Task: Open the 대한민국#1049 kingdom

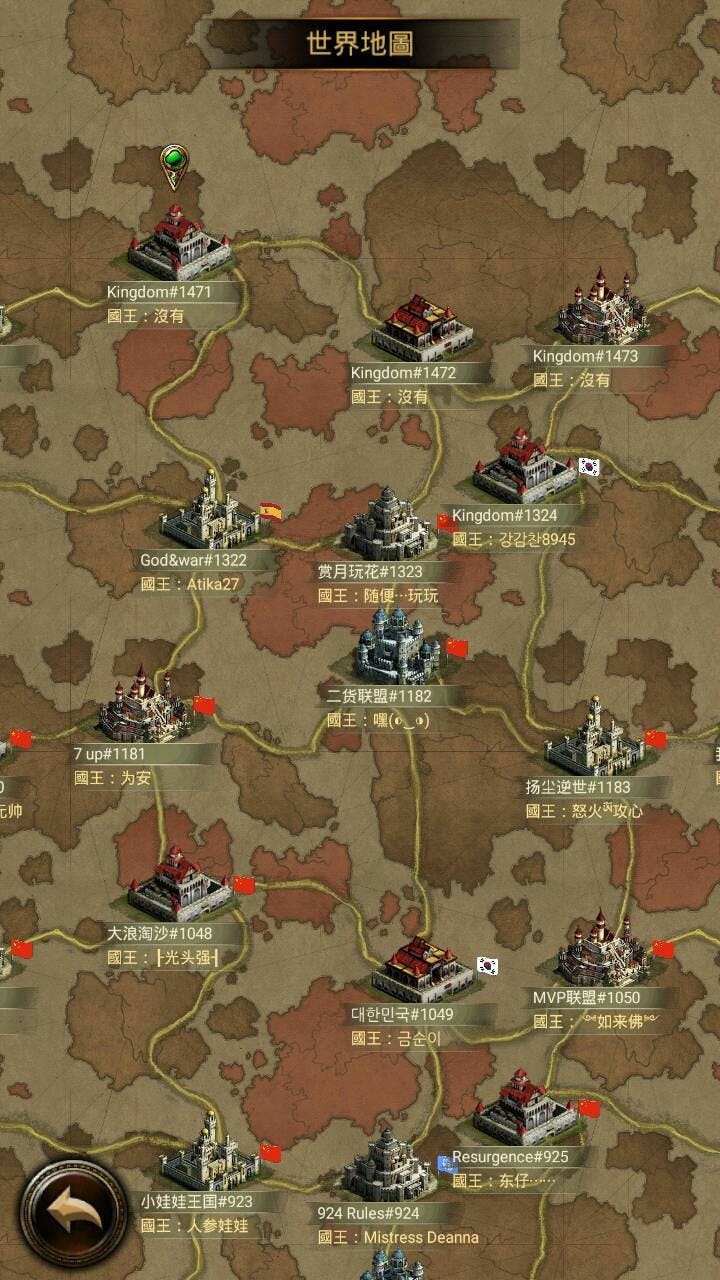Action: (x=424, y=969)
